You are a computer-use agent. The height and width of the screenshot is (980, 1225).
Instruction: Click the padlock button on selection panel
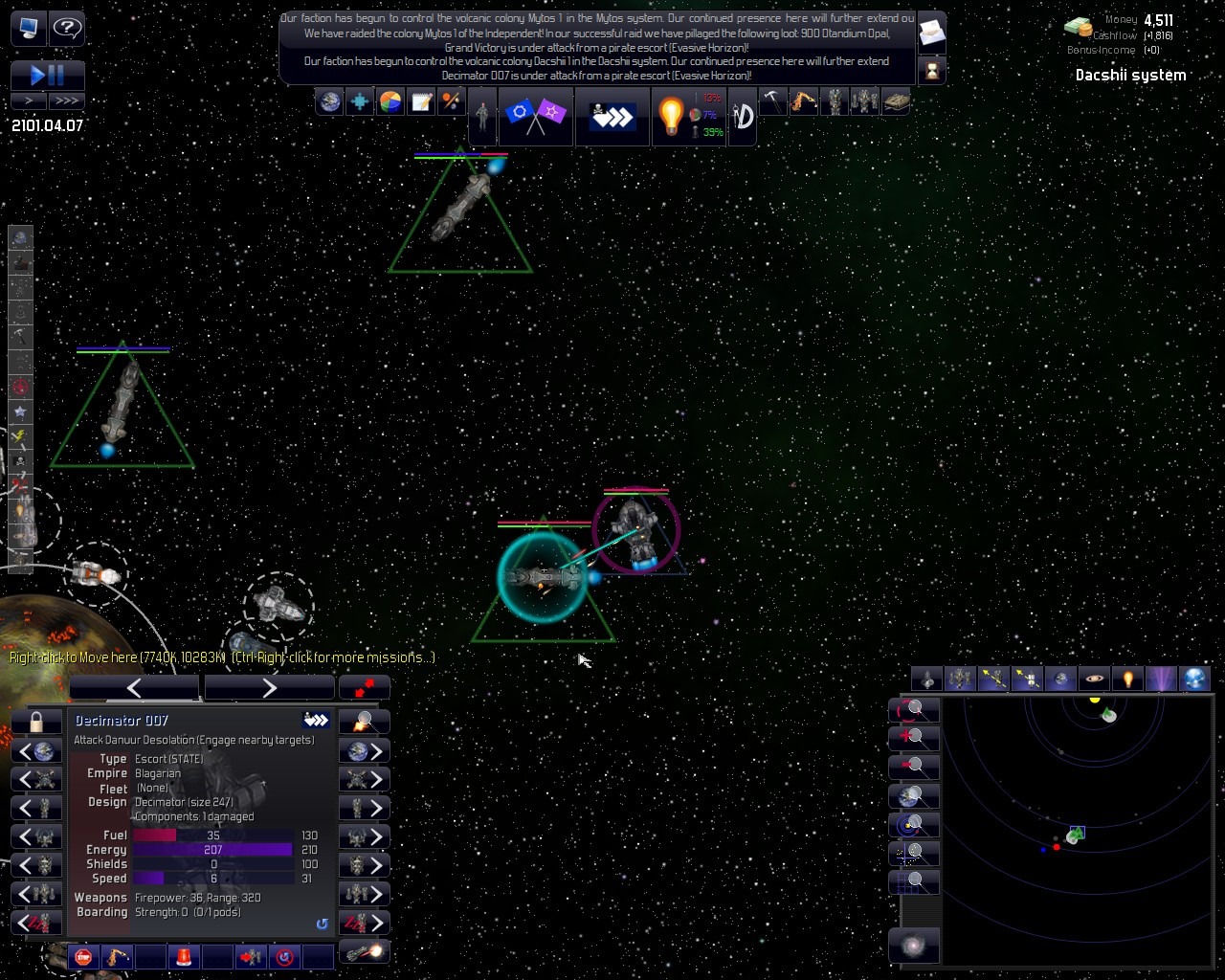pos(36,722)
